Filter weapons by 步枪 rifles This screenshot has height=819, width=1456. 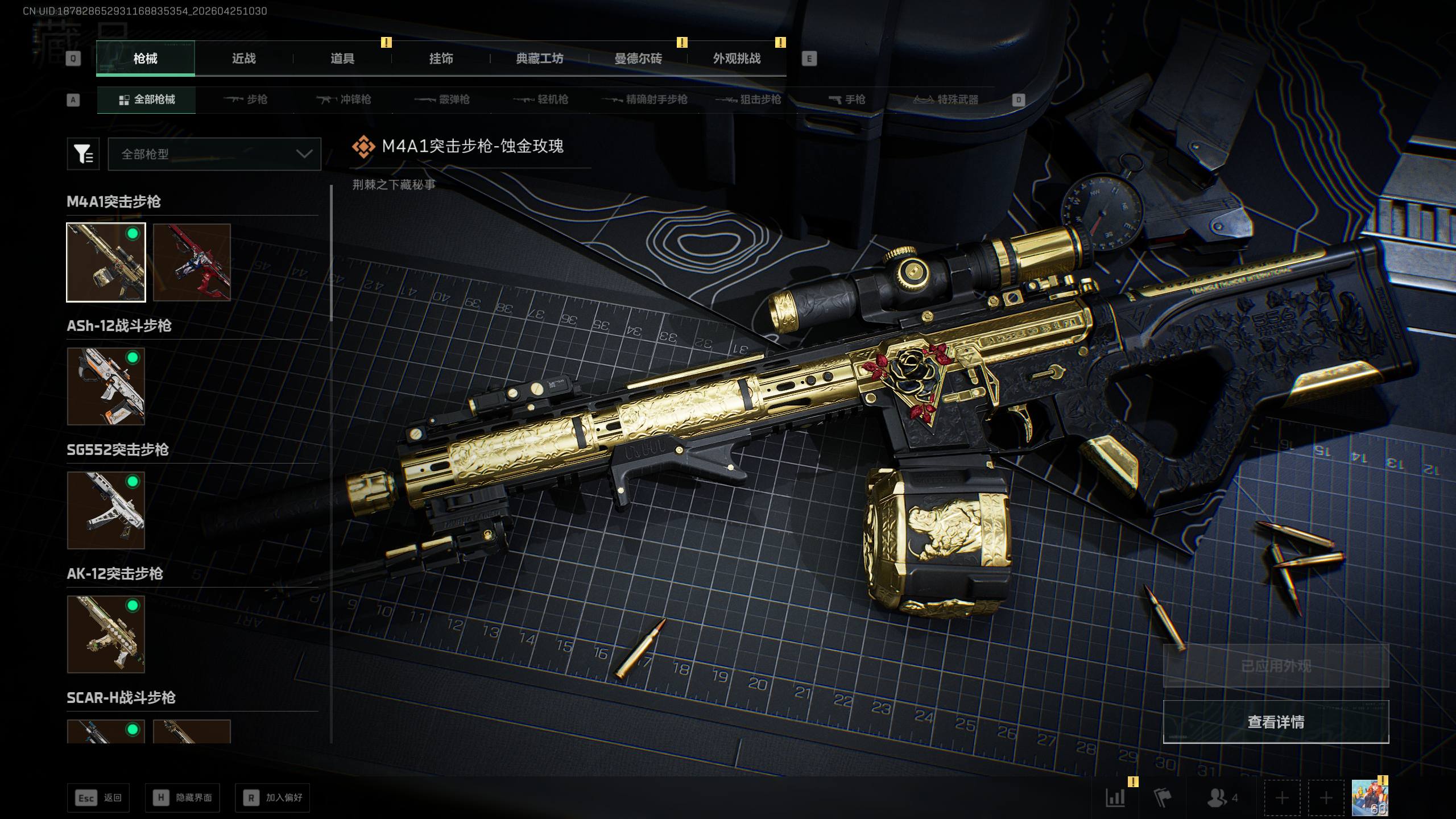pyautogui.click(x=246, y=100)
